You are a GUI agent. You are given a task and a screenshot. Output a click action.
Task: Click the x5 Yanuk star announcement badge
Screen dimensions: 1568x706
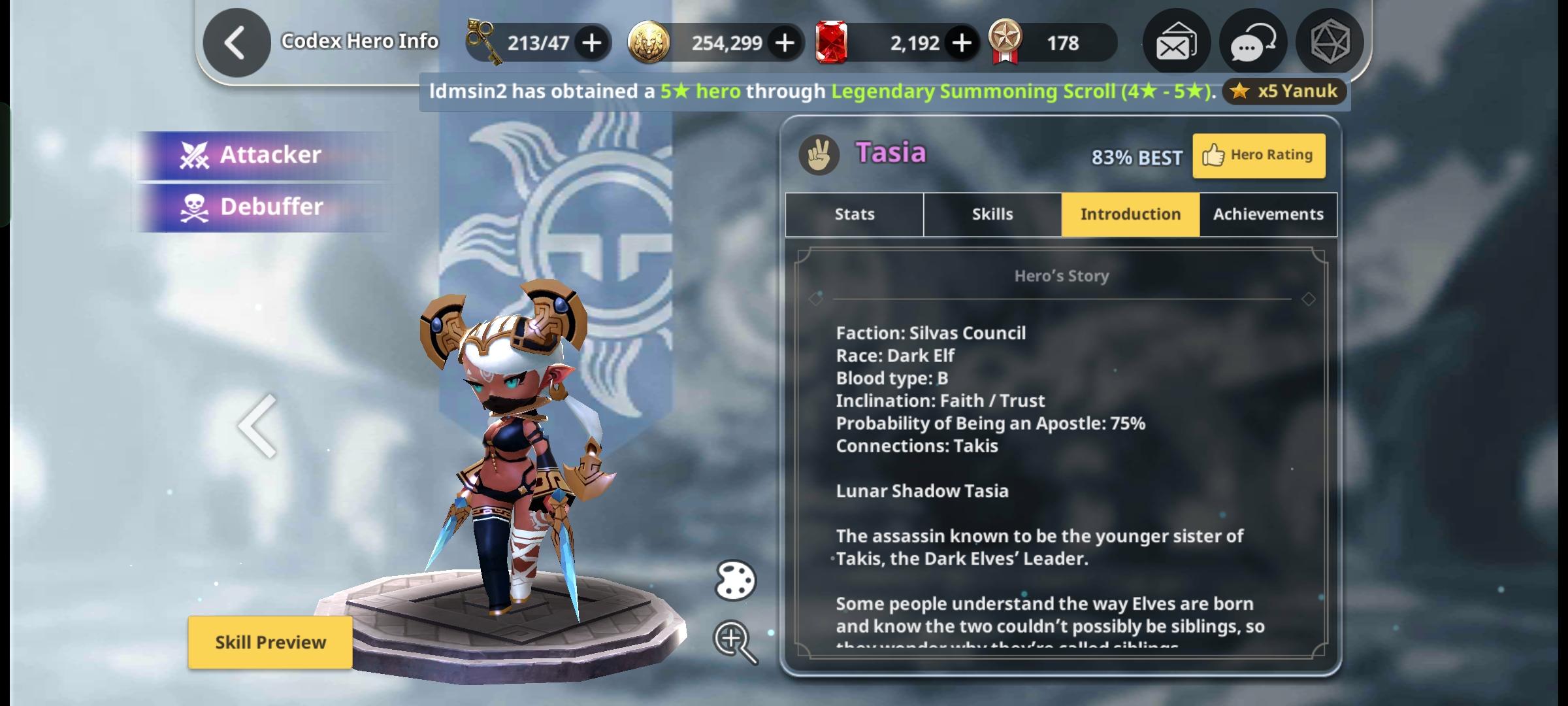click(1282, 92)
